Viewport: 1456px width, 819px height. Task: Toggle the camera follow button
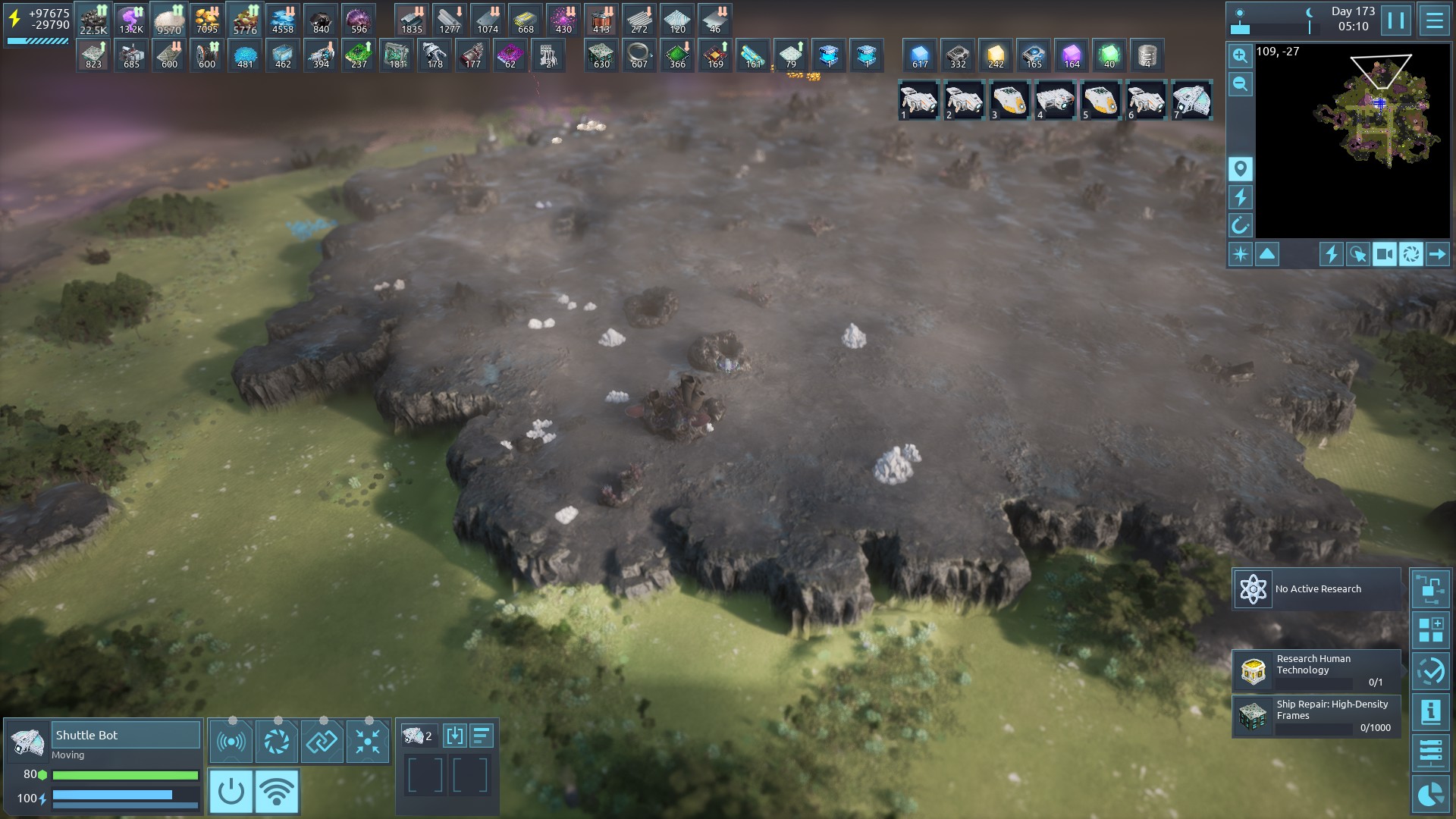tap(1384, 254)
